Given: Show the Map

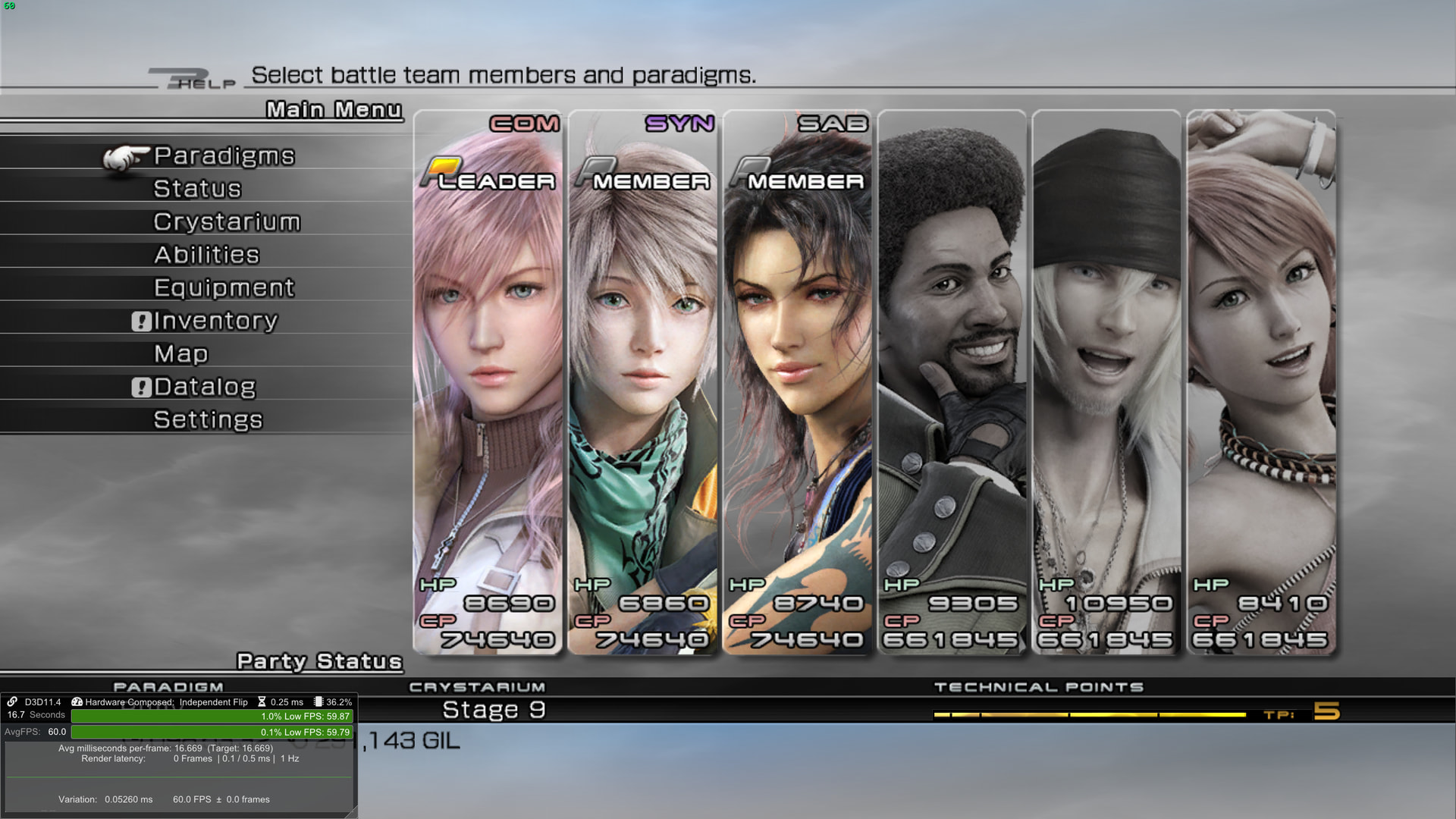Looking at the screenshot, I should click(180, 354).
